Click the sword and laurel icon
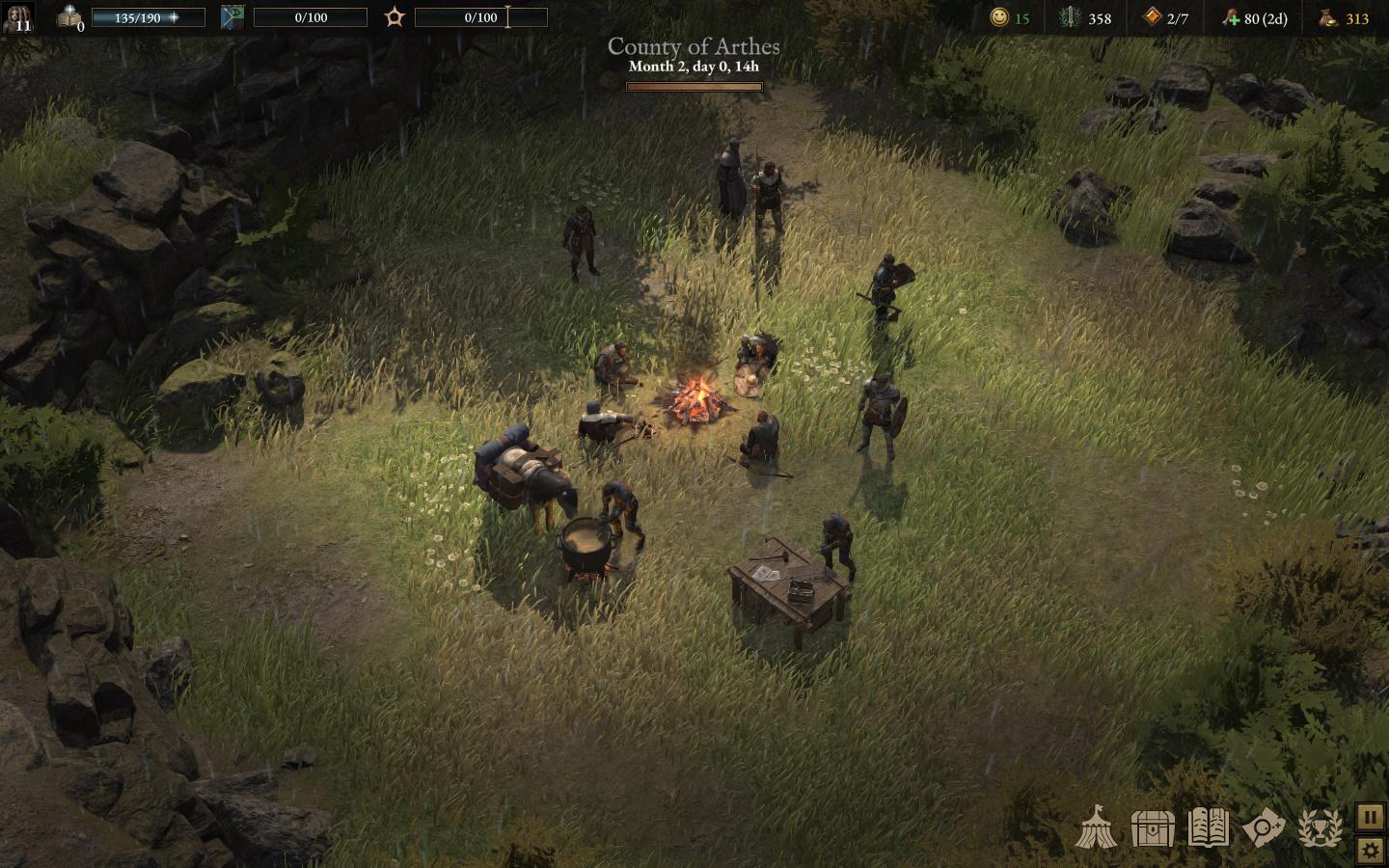Screen dimensions: 1389x868 pyautogui.click(x=1071, y=17)
